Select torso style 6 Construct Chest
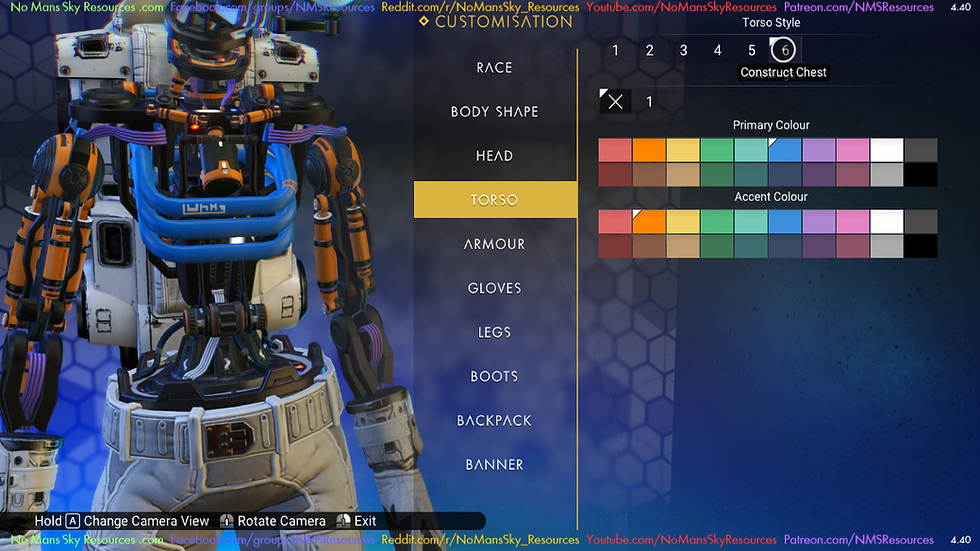The width and height of the screenshot is (980, 551). (x=785, y=51)
